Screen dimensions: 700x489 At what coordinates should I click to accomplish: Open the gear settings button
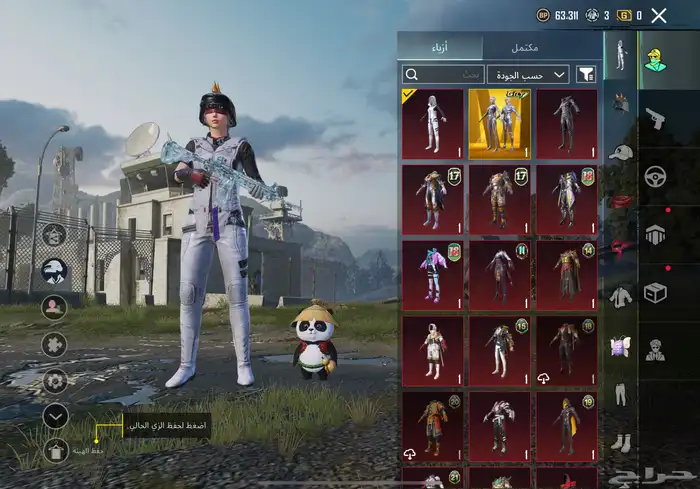tap(55, 380)
